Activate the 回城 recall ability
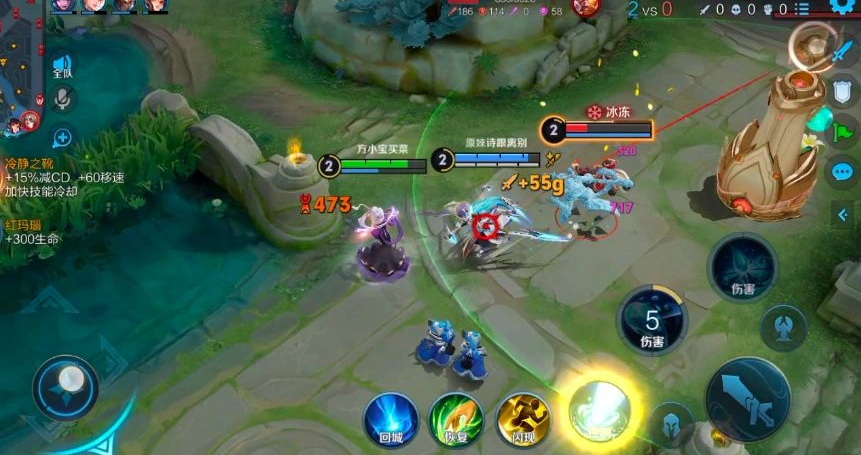 [x=390, y=416]
